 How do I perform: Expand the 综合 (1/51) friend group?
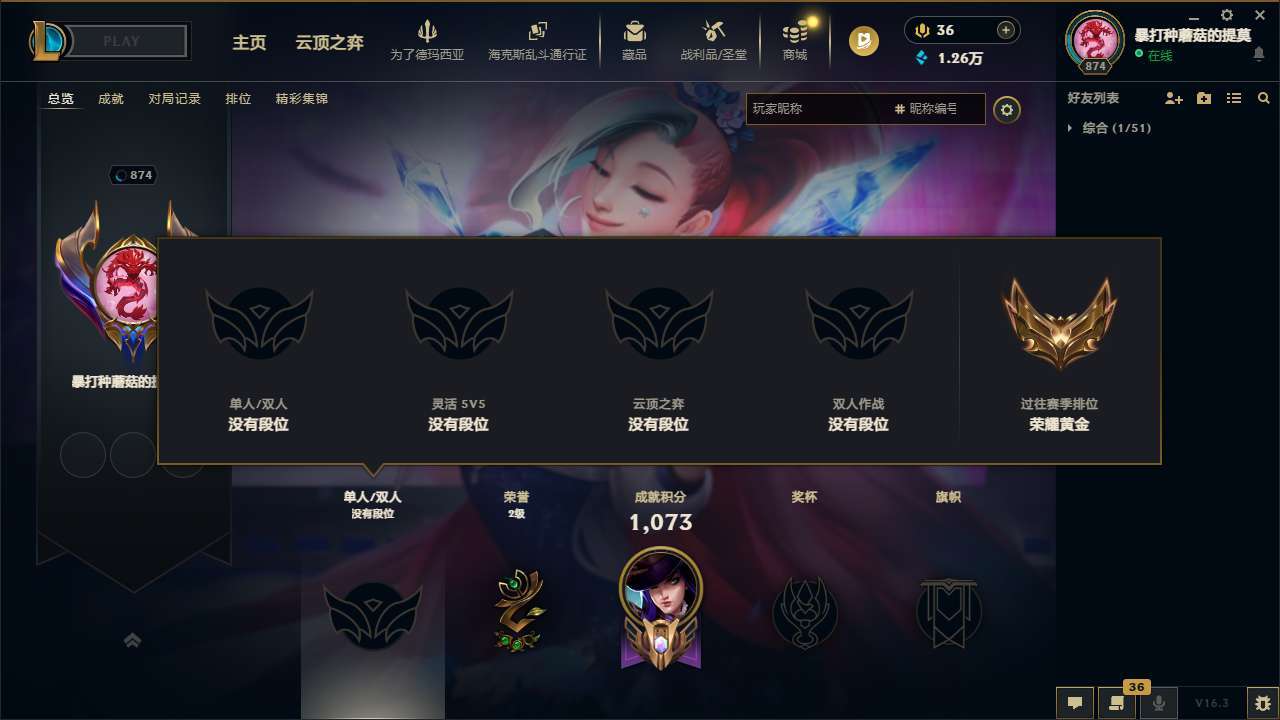tap(1110, 128)
